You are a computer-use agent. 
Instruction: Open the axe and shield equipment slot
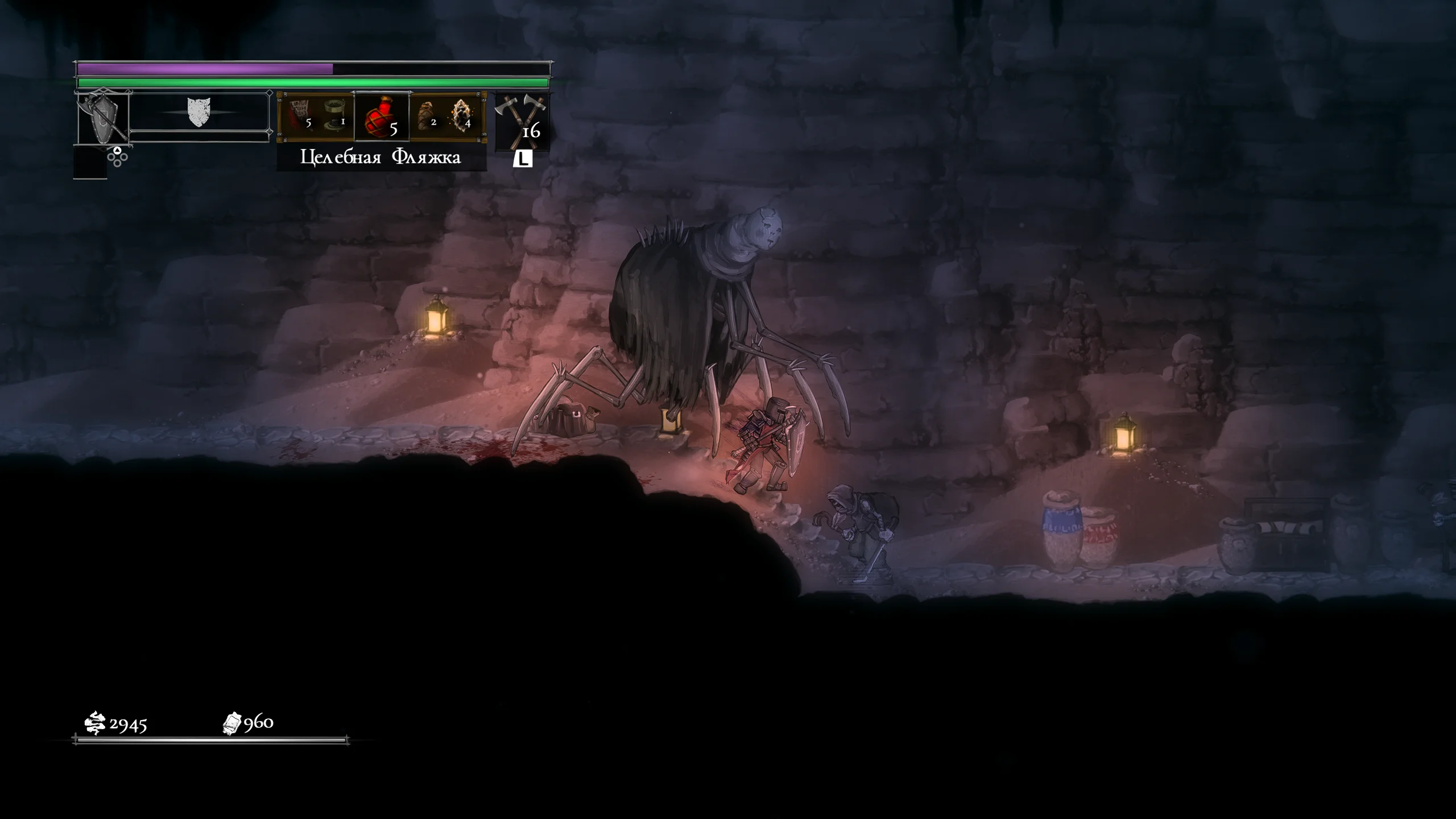pos(103,119)
